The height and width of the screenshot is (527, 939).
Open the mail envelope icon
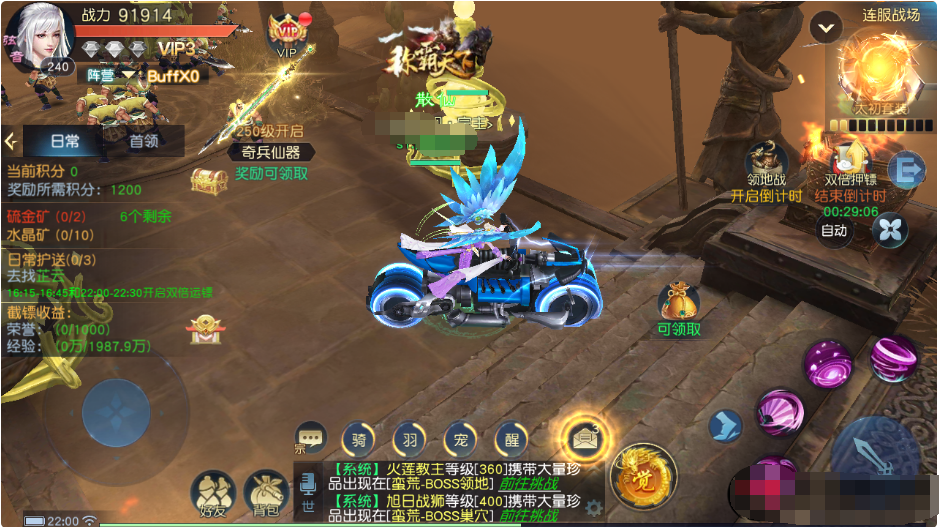(581, 435)
